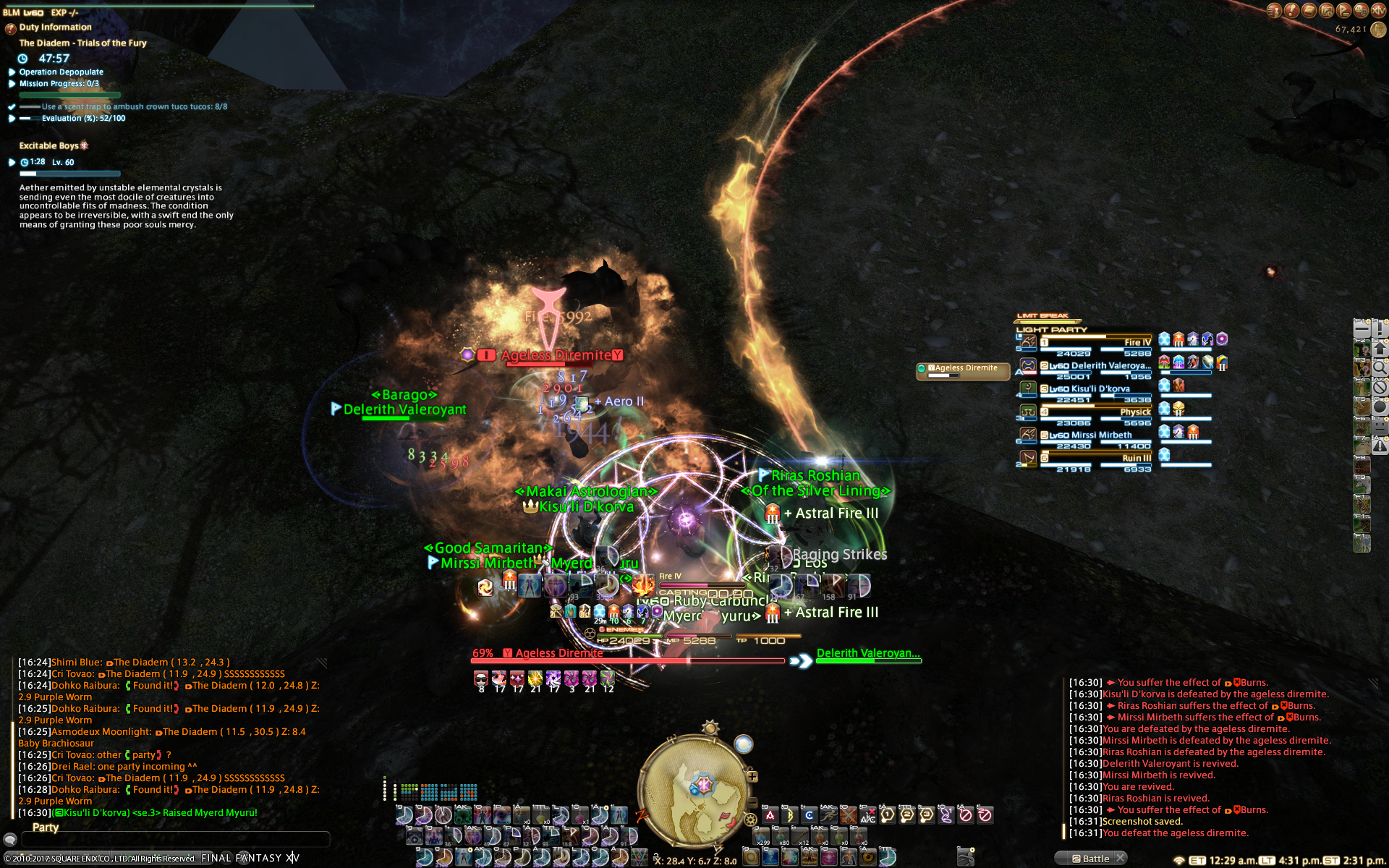This screenshot has width=1389, height=868.
Task: Open the System menu XIV icon
Action: click(1378, 11)
